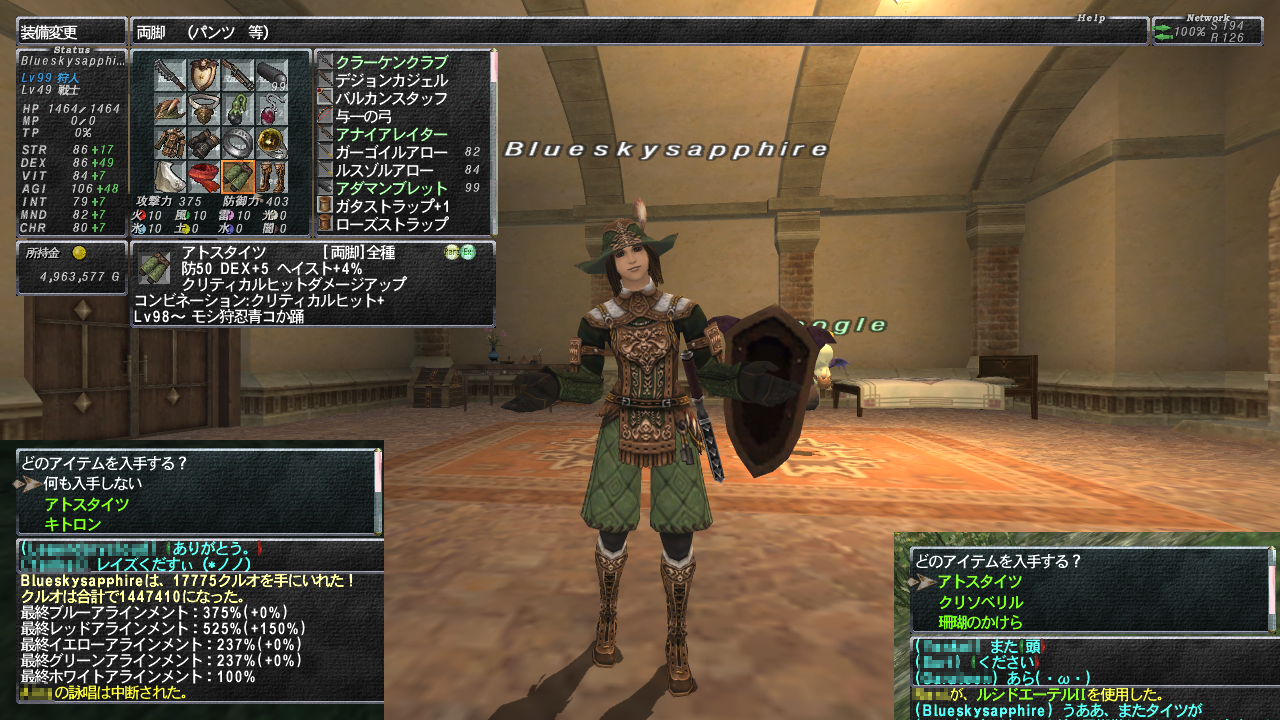Viewport: 1280px width, 720px height.
Task: Pick 珊瑚のかけら in the reward list
Action: pos(980,622)
